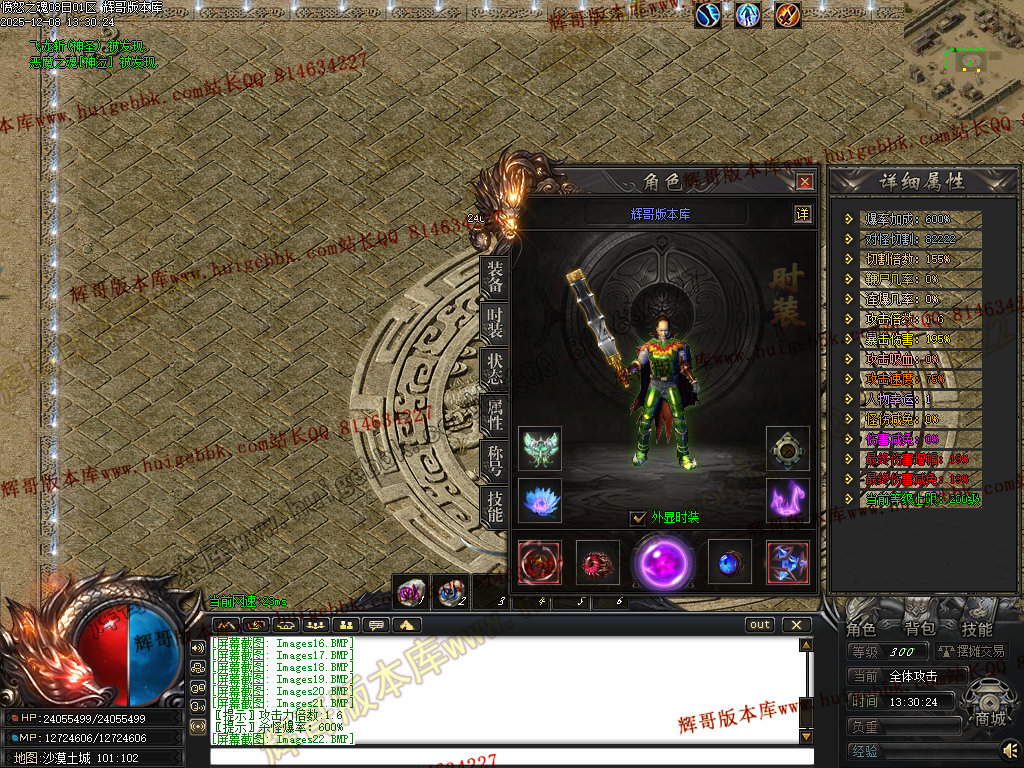
Task: Select the purple flame fashion slot
Action: pos(788,500)
